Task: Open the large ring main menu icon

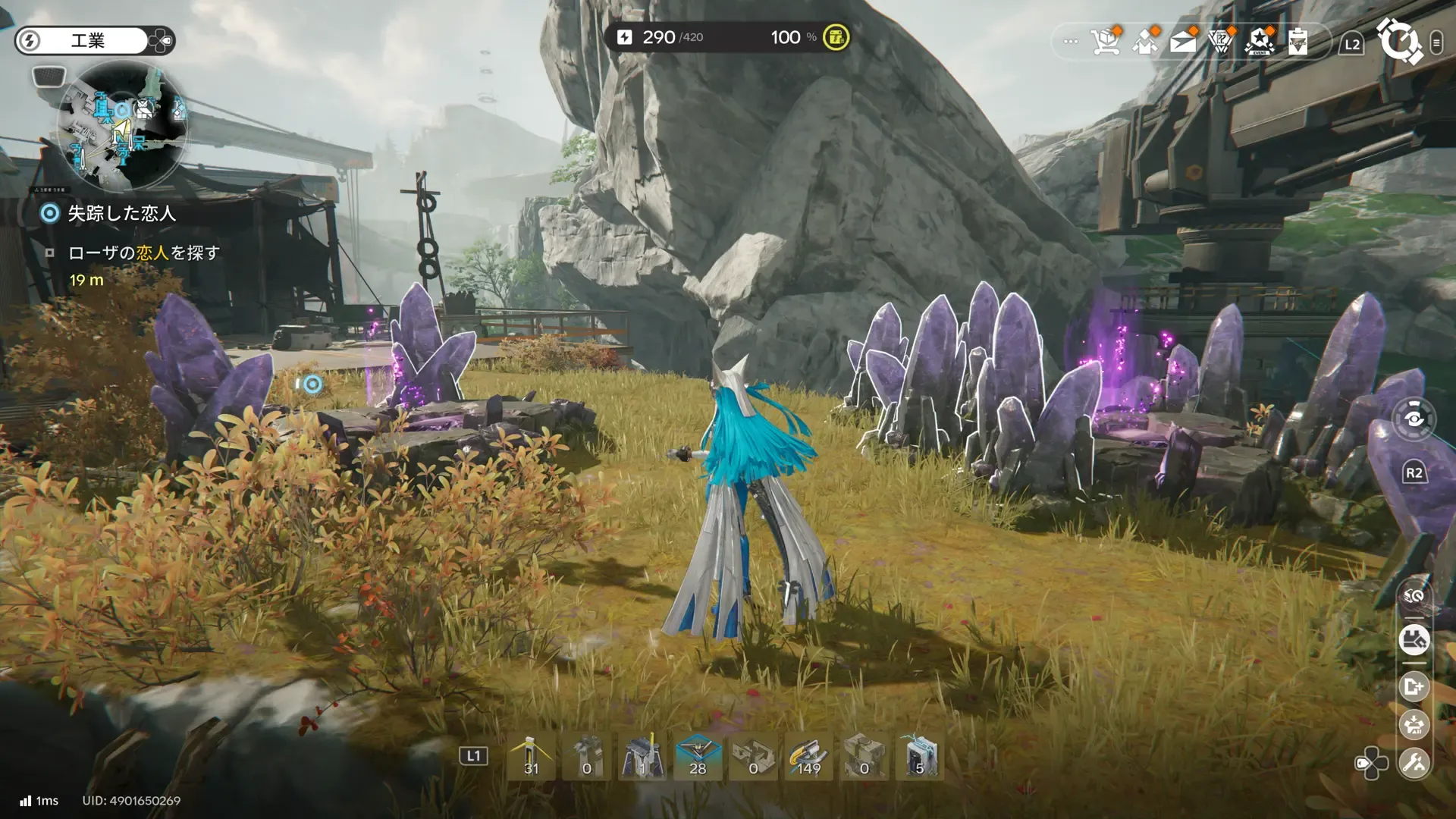Action: coord(1399,42)
